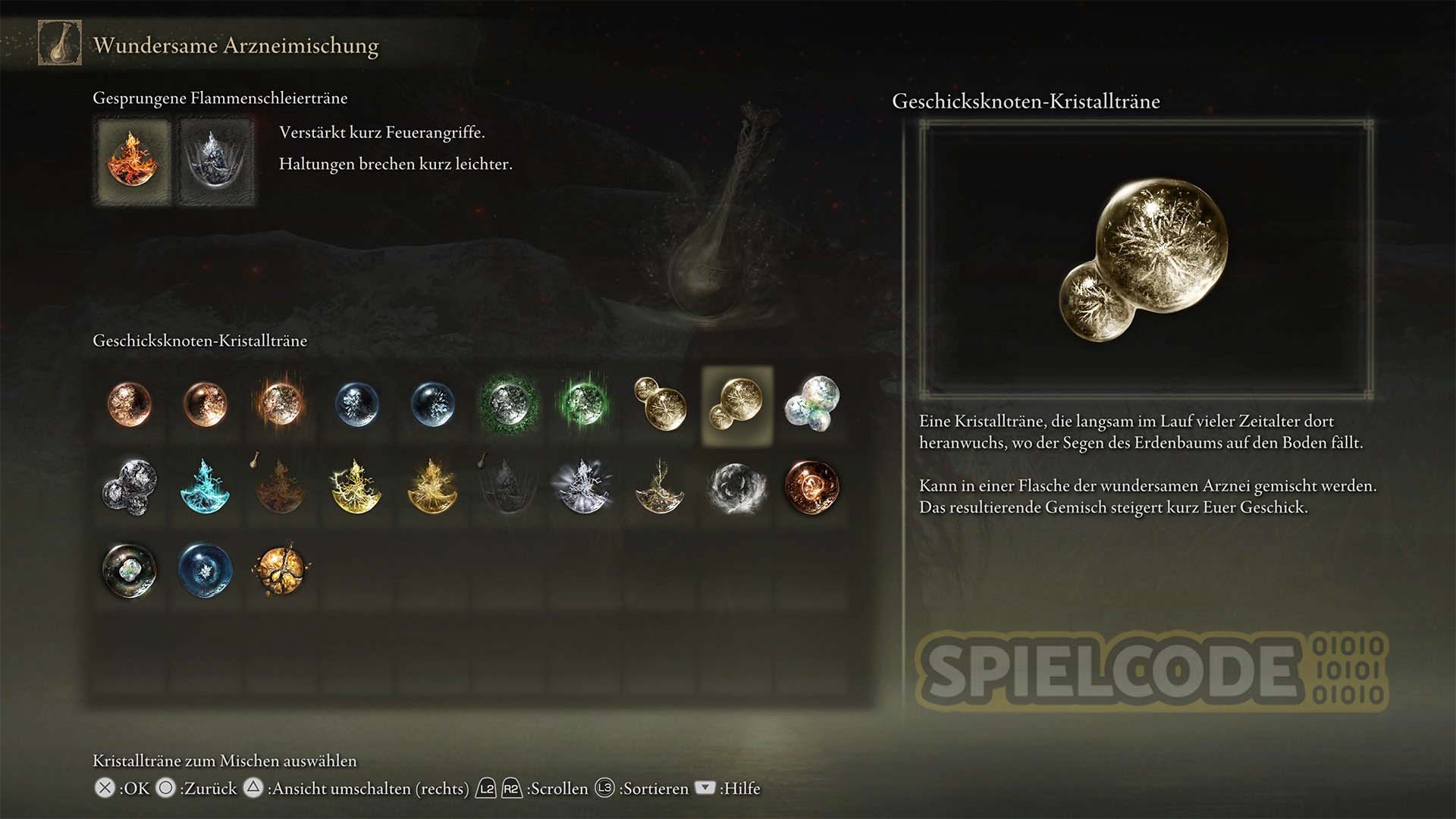
Task: Select the equipped flame-shrouding tear slot
Action: click(x=132, y=162)
